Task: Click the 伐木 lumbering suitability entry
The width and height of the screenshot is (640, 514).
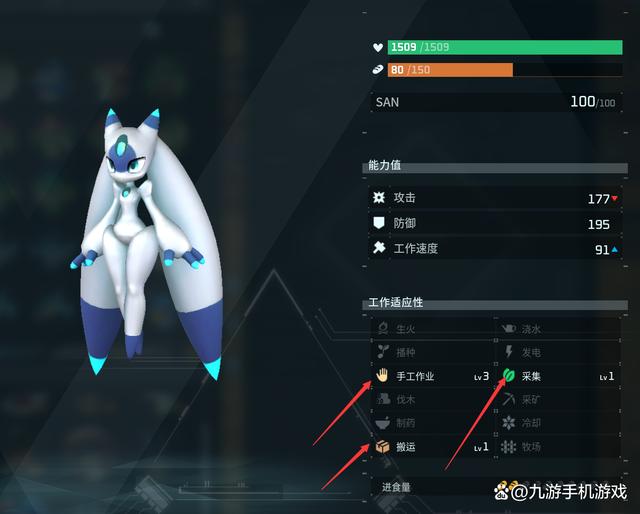Action: 432,399
